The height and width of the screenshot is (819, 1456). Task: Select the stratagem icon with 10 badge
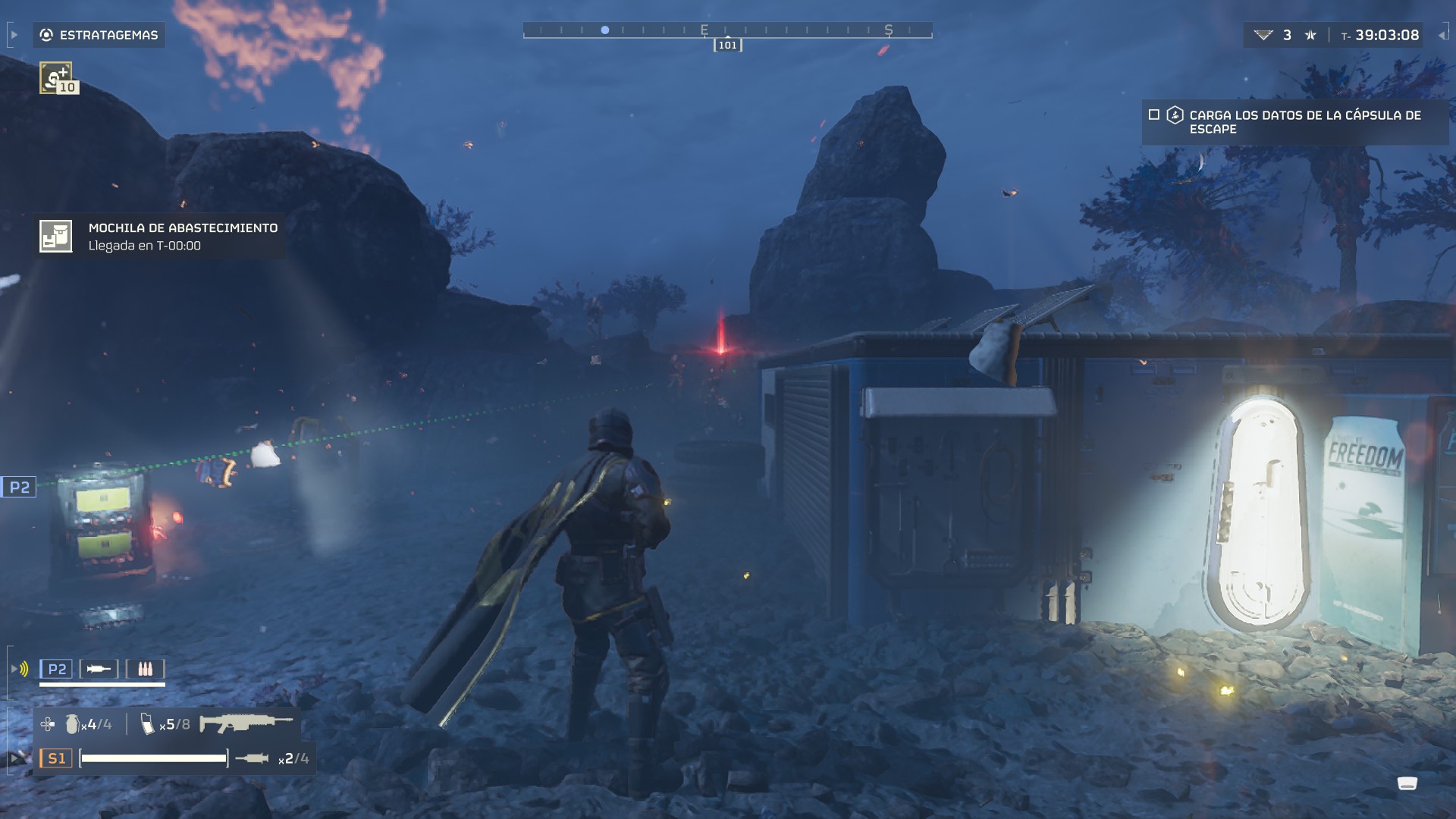pyautogui.click(x=57, y=77)
